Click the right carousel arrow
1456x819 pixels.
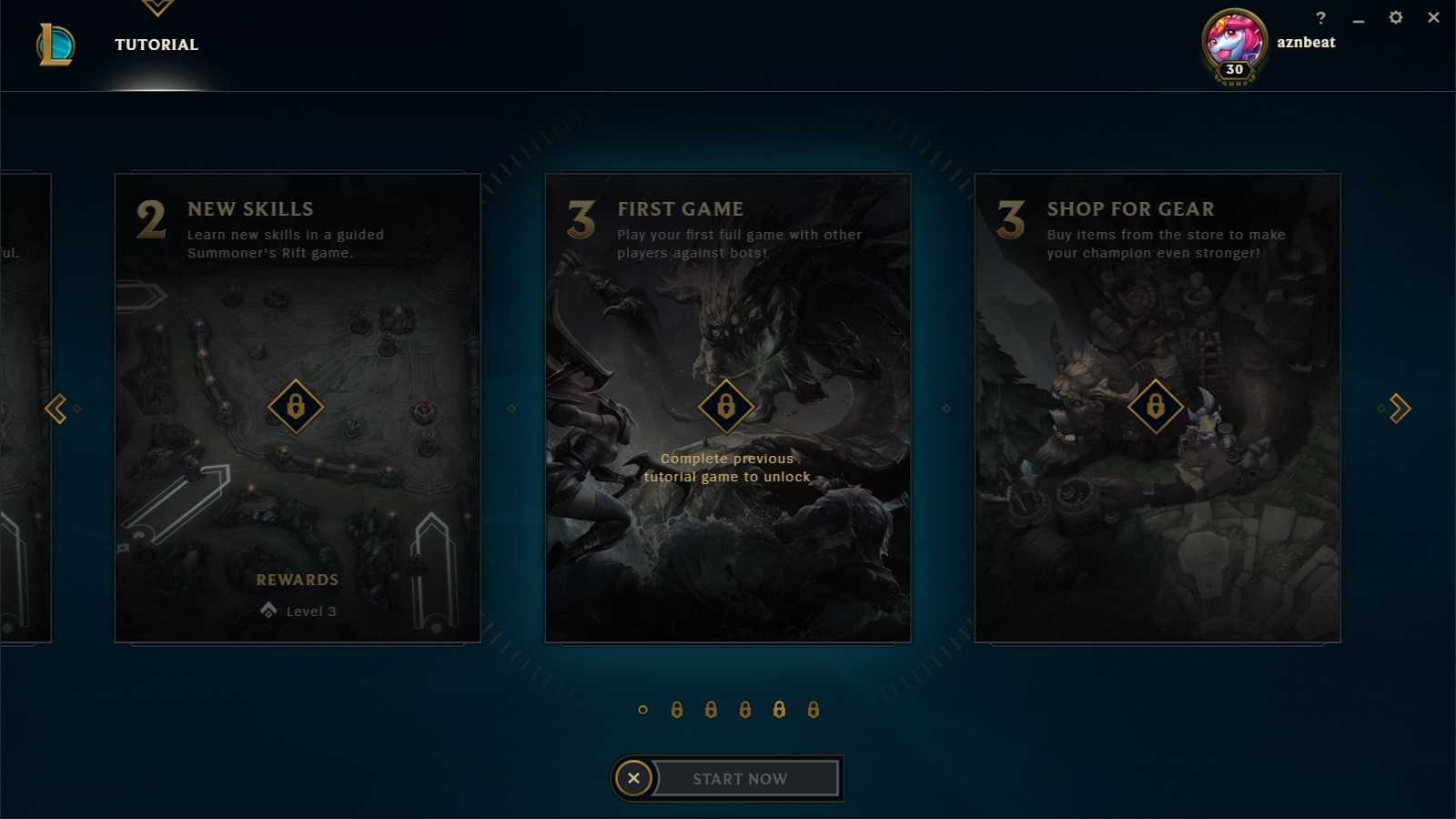1399,409
